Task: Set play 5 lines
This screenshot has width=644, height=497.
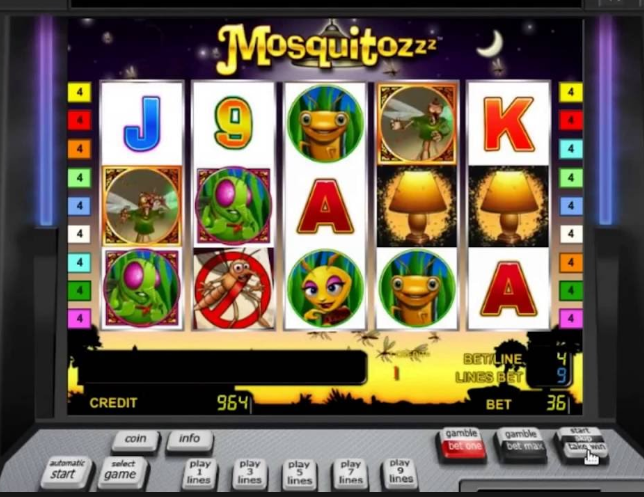Action: click(x=299, y=473)
